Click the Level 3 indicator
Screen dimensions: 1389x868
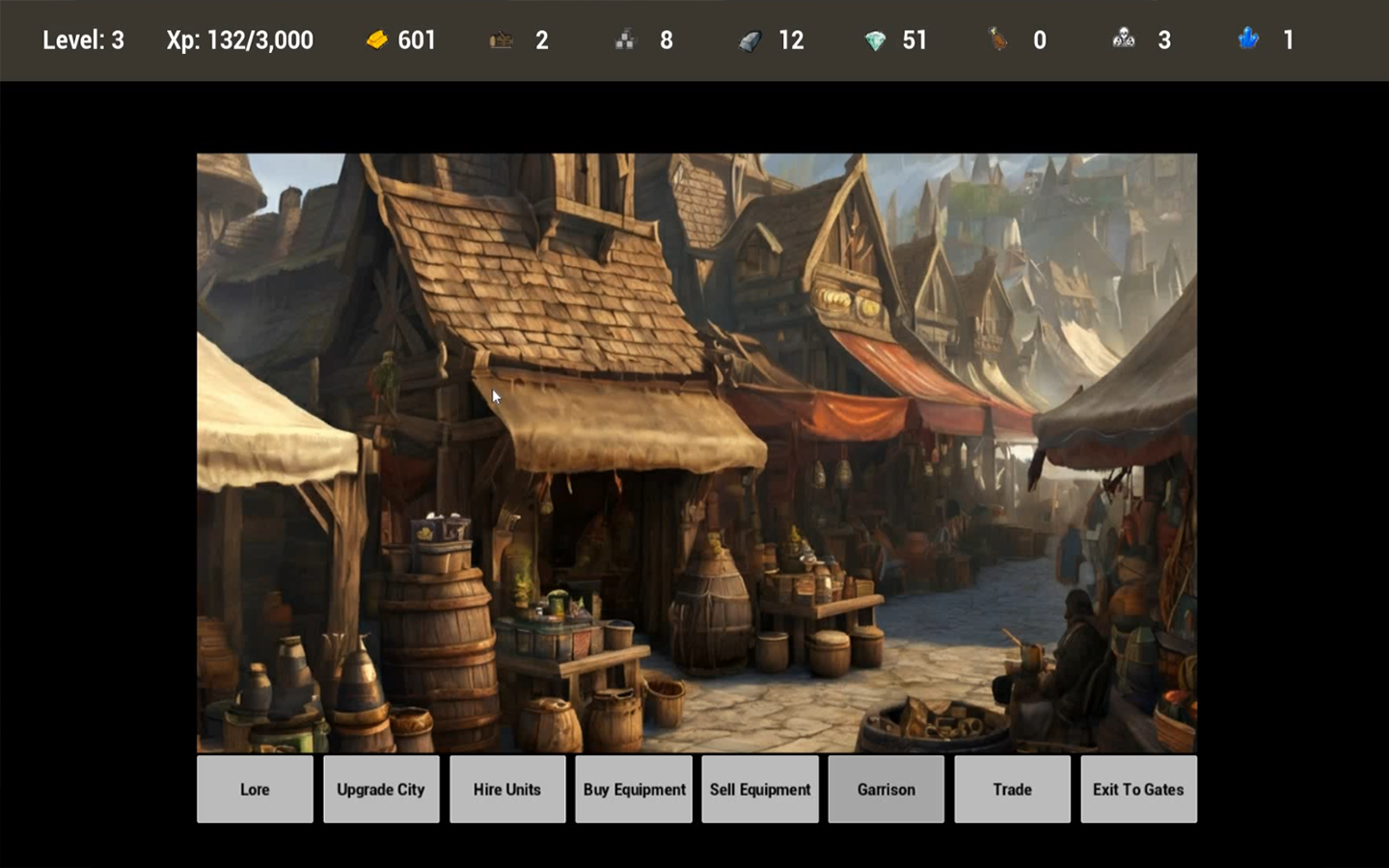85,41
